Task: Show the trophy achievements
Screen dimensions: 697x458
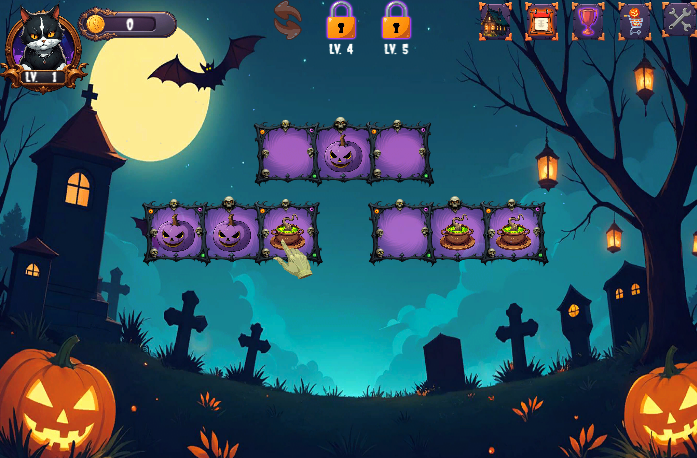Action: pos(588,20)
